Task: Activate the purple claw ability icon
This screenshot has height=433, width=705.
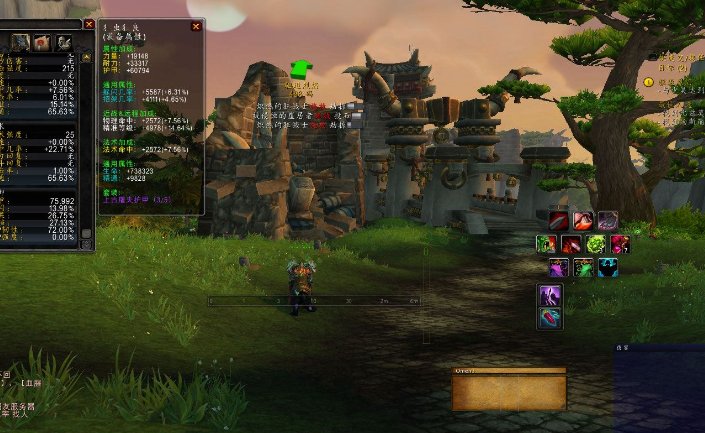Action: [x=607, y=221]
